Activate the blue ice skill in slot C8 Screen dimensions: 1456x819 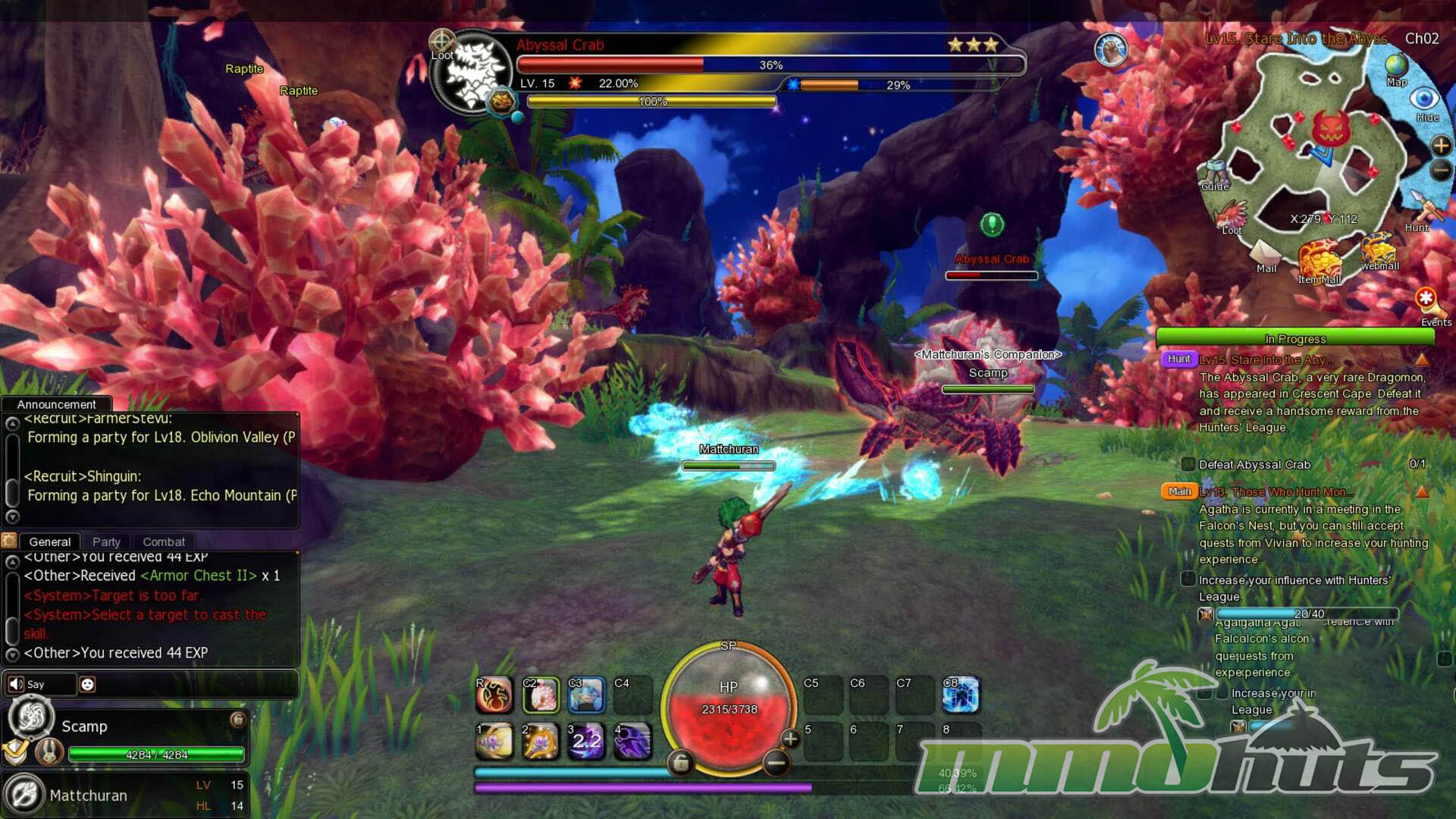pos(961,695)
